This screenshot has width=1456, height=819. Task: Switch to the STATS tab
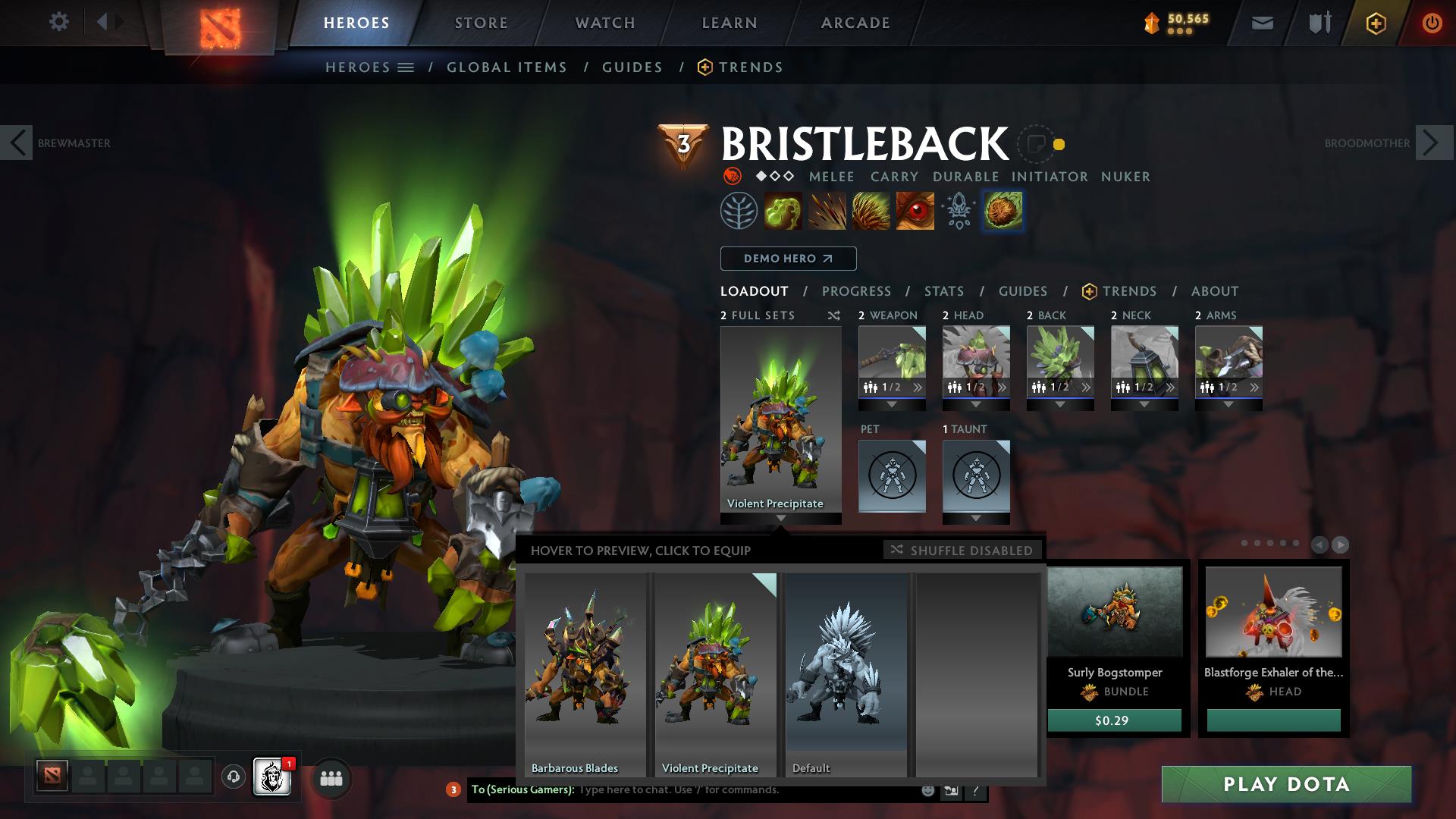tap(943, 290)
